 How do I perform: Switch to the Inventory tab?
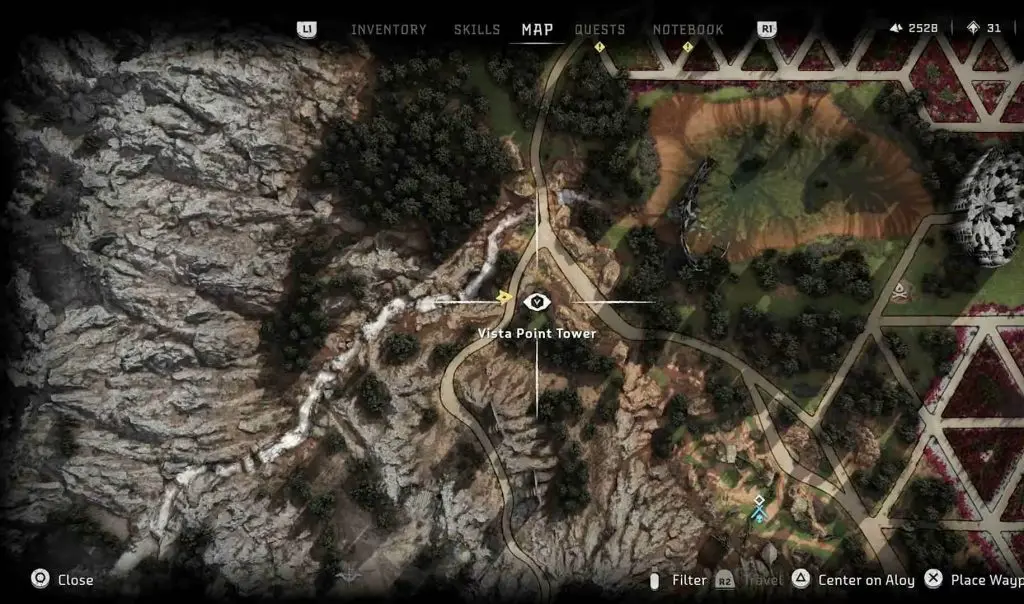click(x=388, y=30)
